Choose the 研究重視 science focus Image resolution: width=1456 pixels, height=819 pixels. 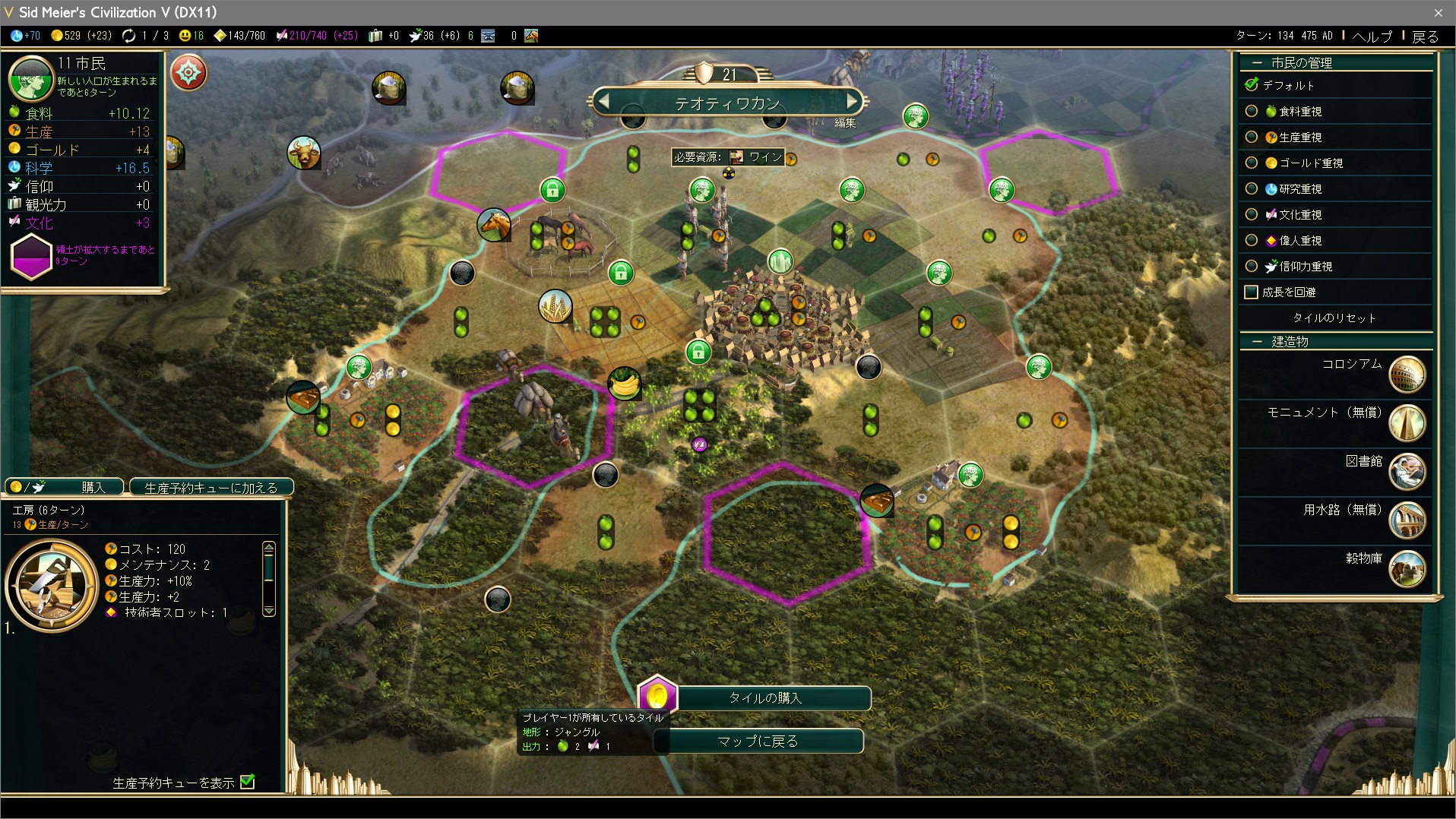pyautogui.click(x=1252, y=189)
